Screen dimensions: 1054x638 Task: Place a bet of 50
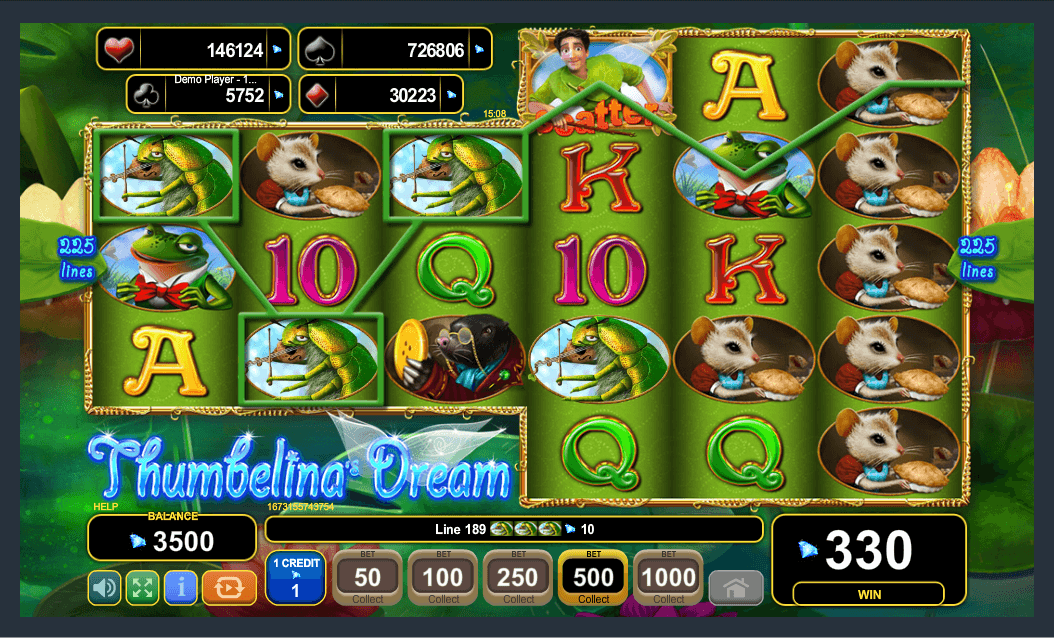367,578
